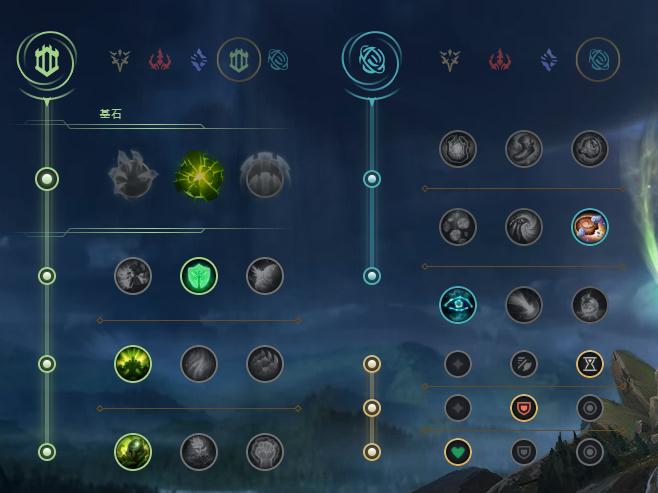Select the Hextech Flashtraption rune
The height and width of the screenshot is (493, 658).
(x=458, y=149)
